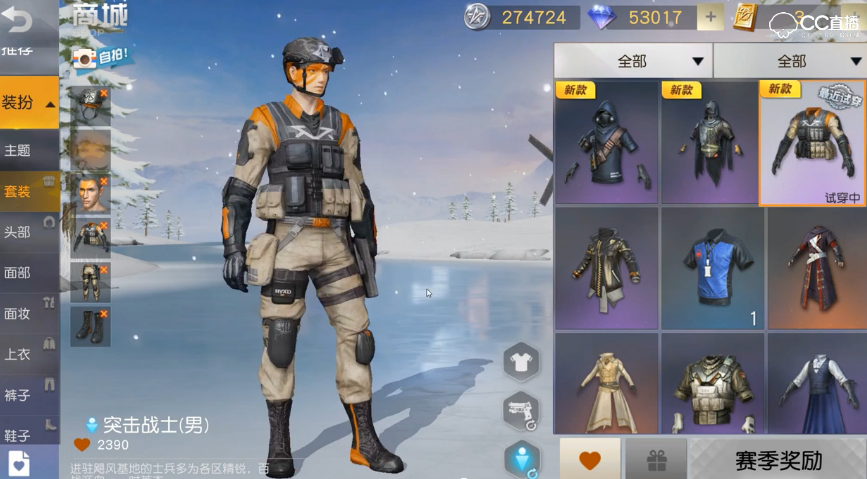The height and width of the screenshot is (479, 867).
Task: Click the heart favorite button
Action: (x=590, y=461)
